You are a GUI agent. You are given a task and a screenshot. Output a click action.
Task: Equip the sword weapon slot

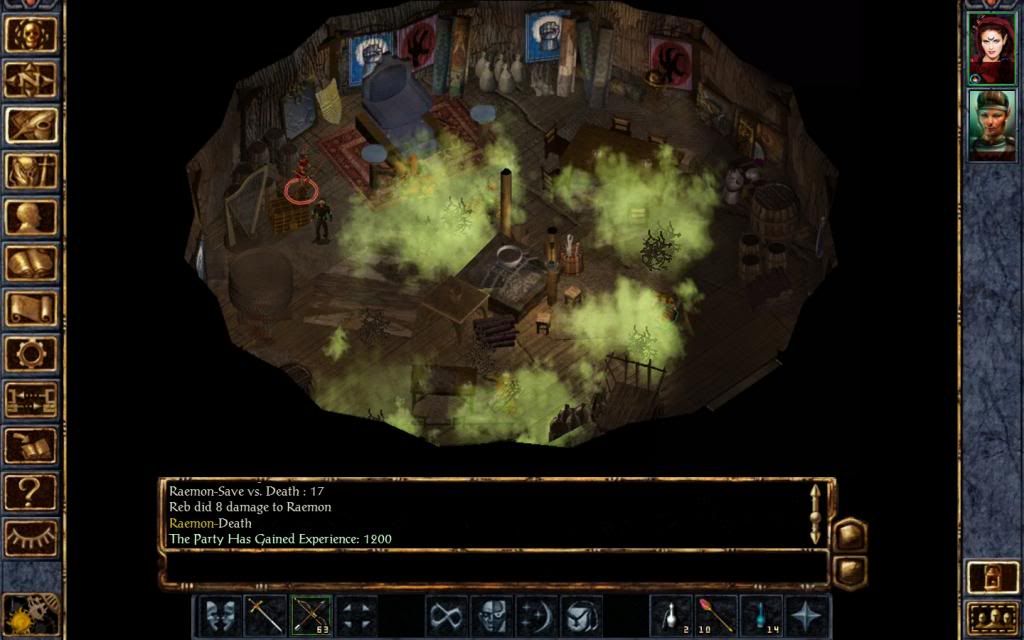coord(265,615)
